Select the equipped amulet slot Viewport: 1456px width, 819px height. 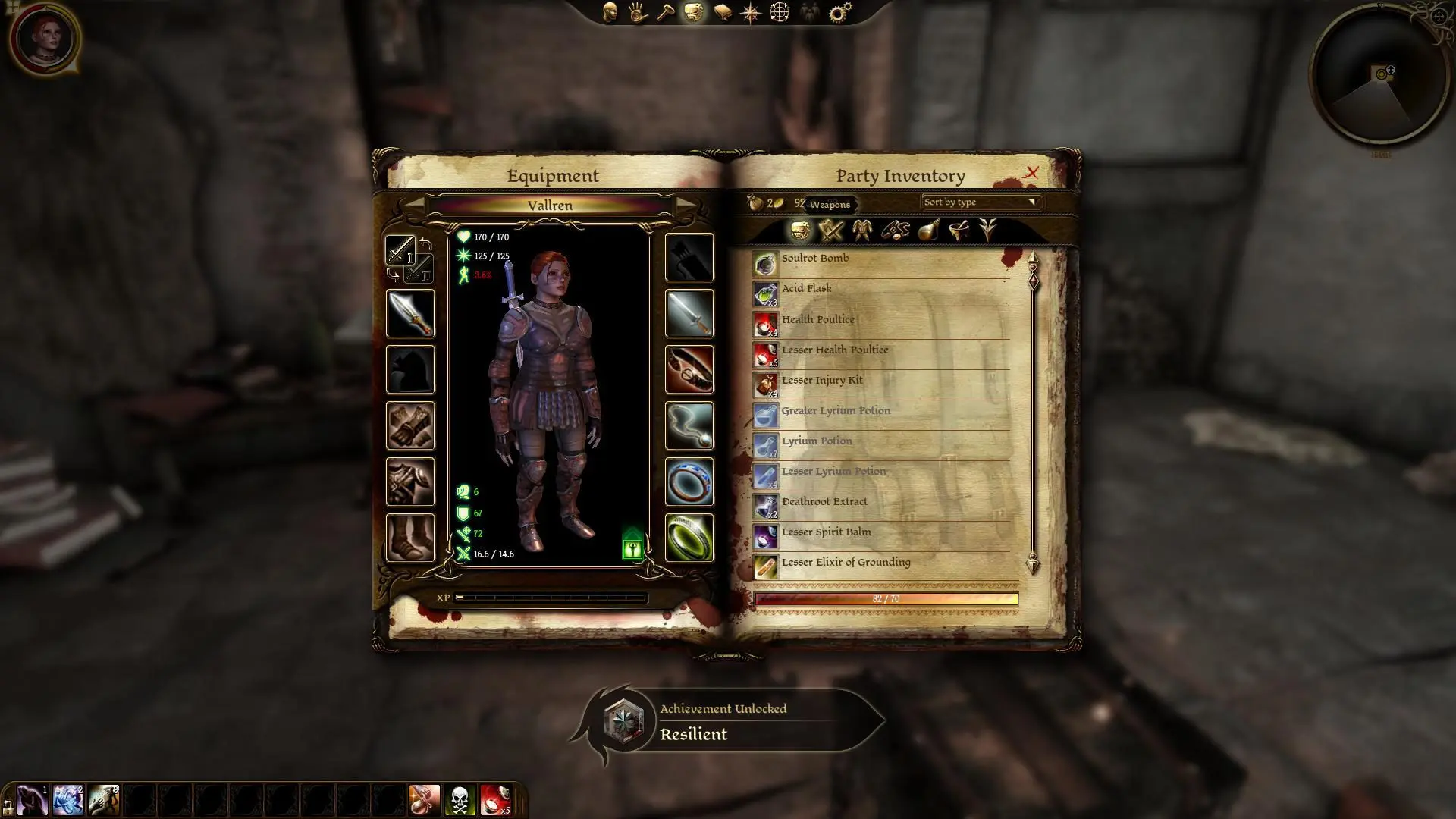(689, 426)
